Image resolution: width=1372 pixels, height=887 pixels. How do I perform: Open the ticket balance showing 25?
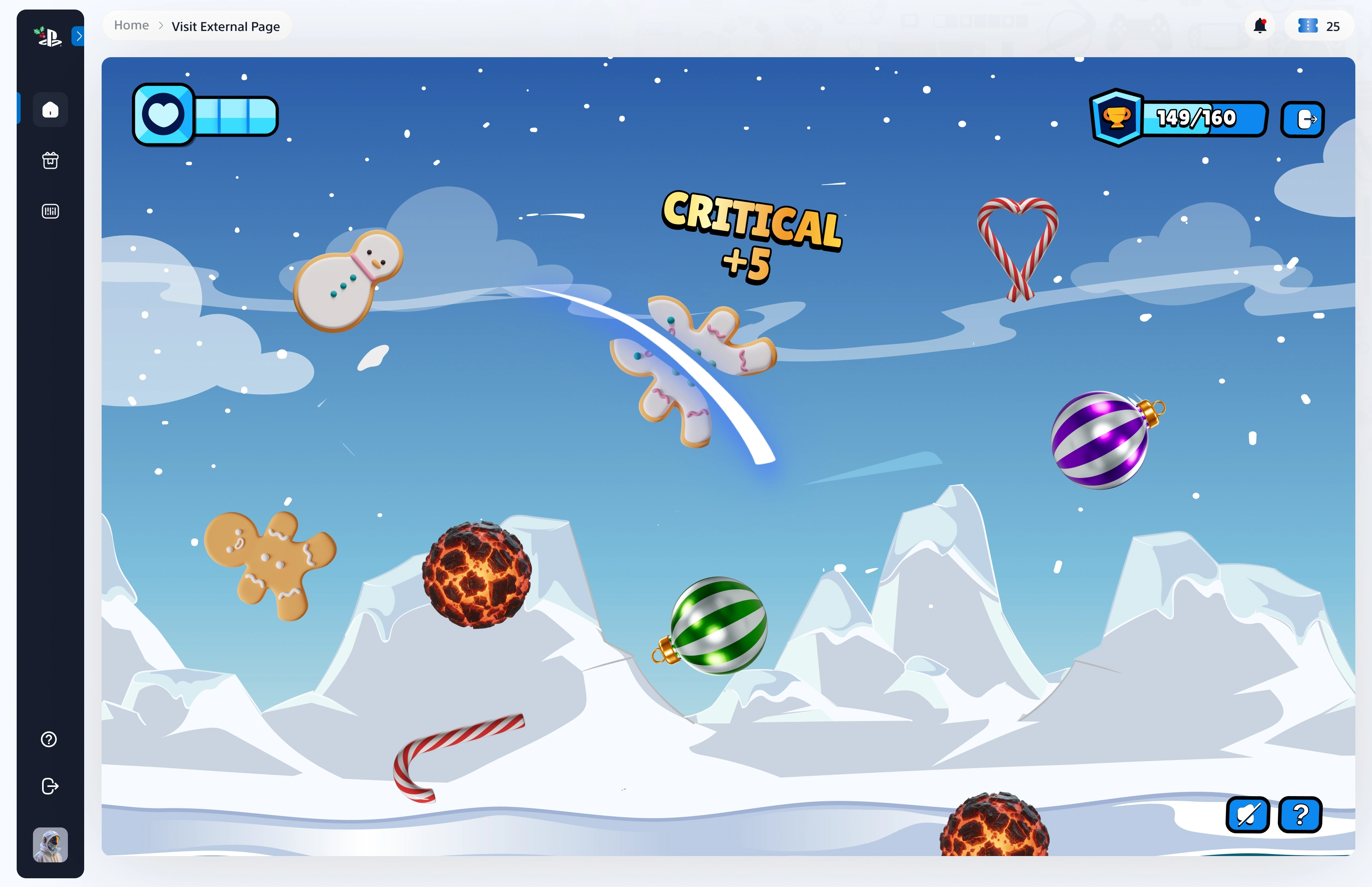[x=1319, y=26]
